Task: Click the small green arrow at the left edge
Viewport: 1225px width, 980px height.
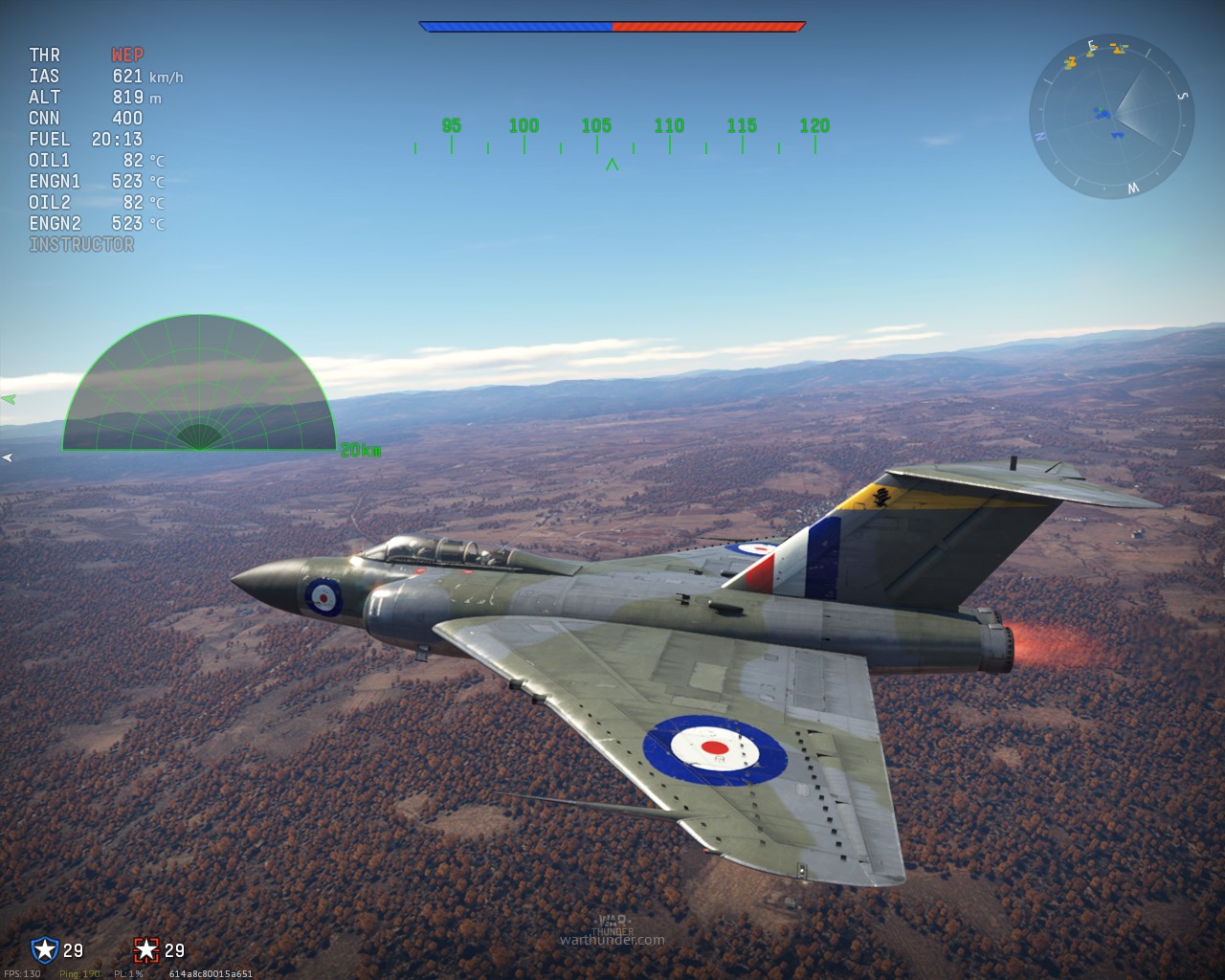Action: tap(8, 399)
